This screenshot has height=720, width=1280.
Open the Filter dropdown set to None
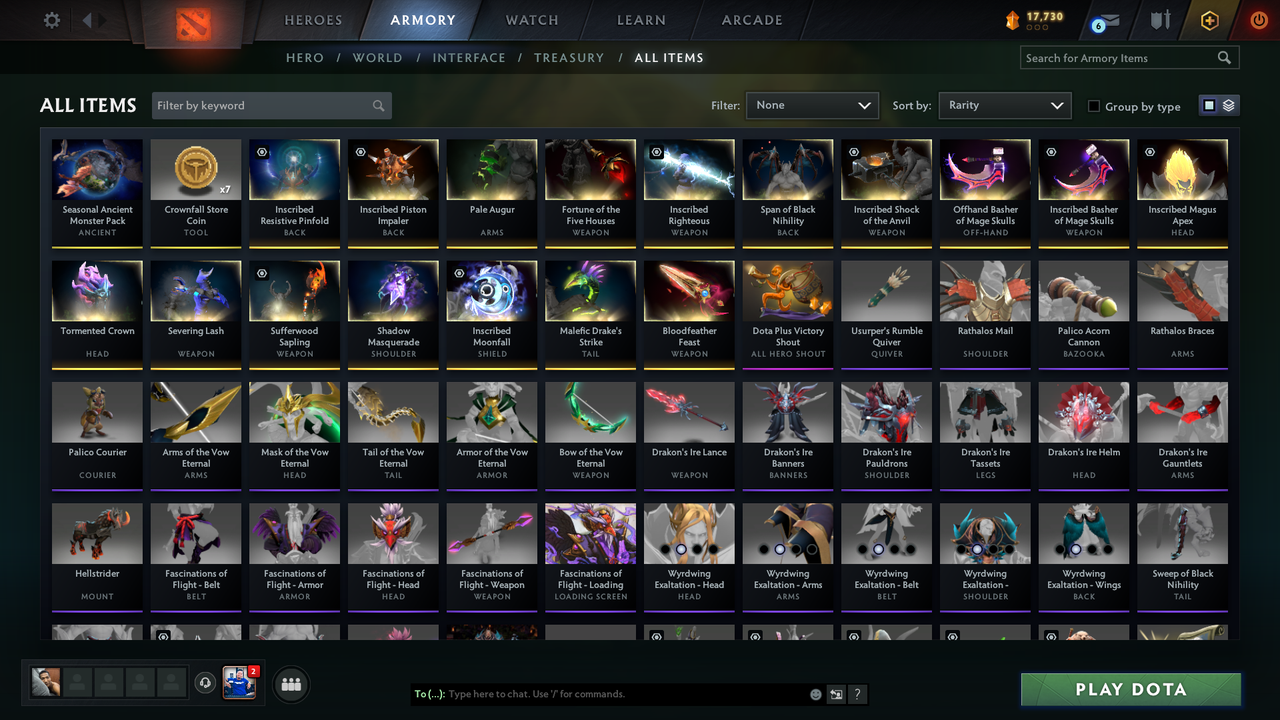(x=811, y=105)
